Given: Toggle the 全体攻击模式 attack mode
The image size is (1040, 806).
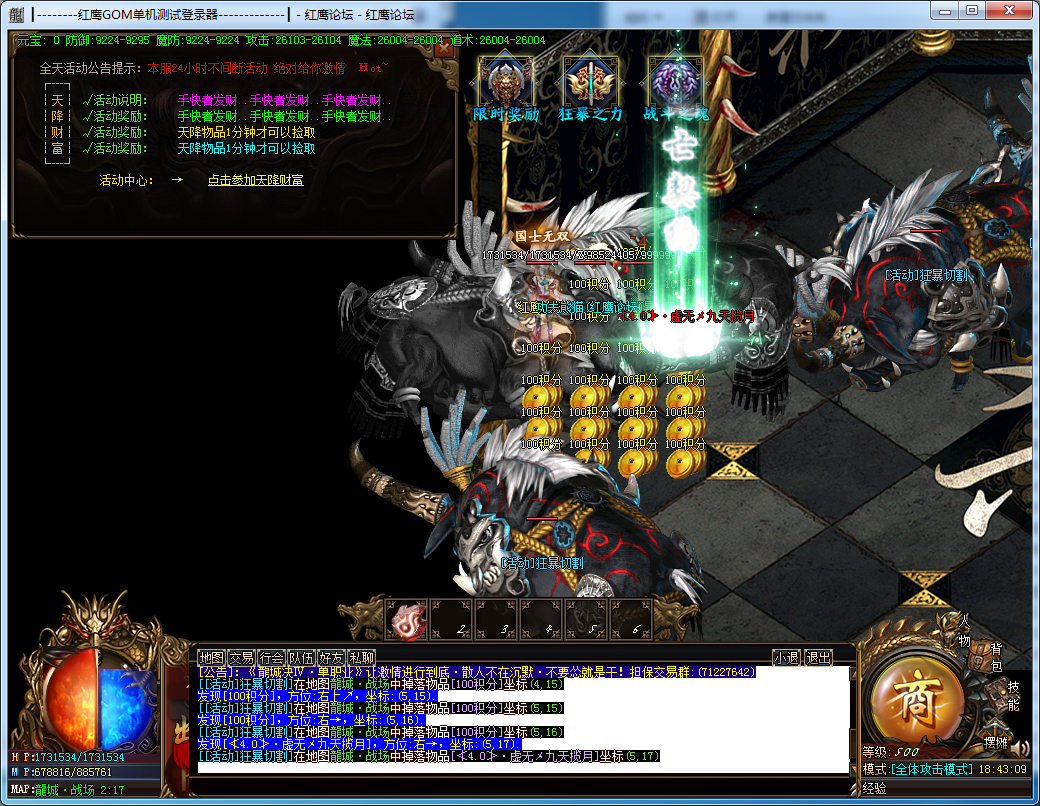Looking at the screenshot, I should [932, 769].
